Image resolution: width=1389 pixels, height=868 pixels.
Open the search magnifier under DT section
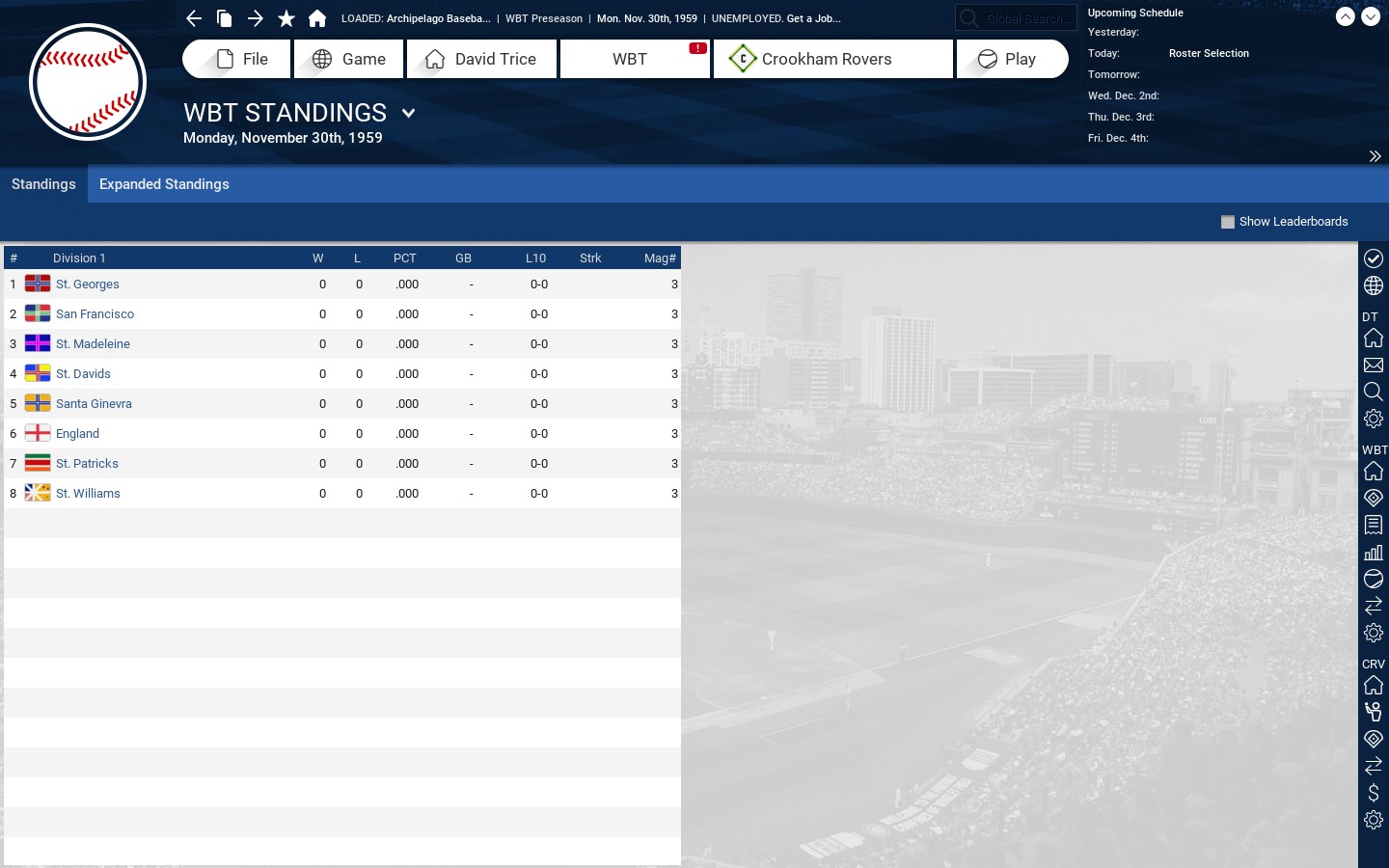click(1374, 393)
